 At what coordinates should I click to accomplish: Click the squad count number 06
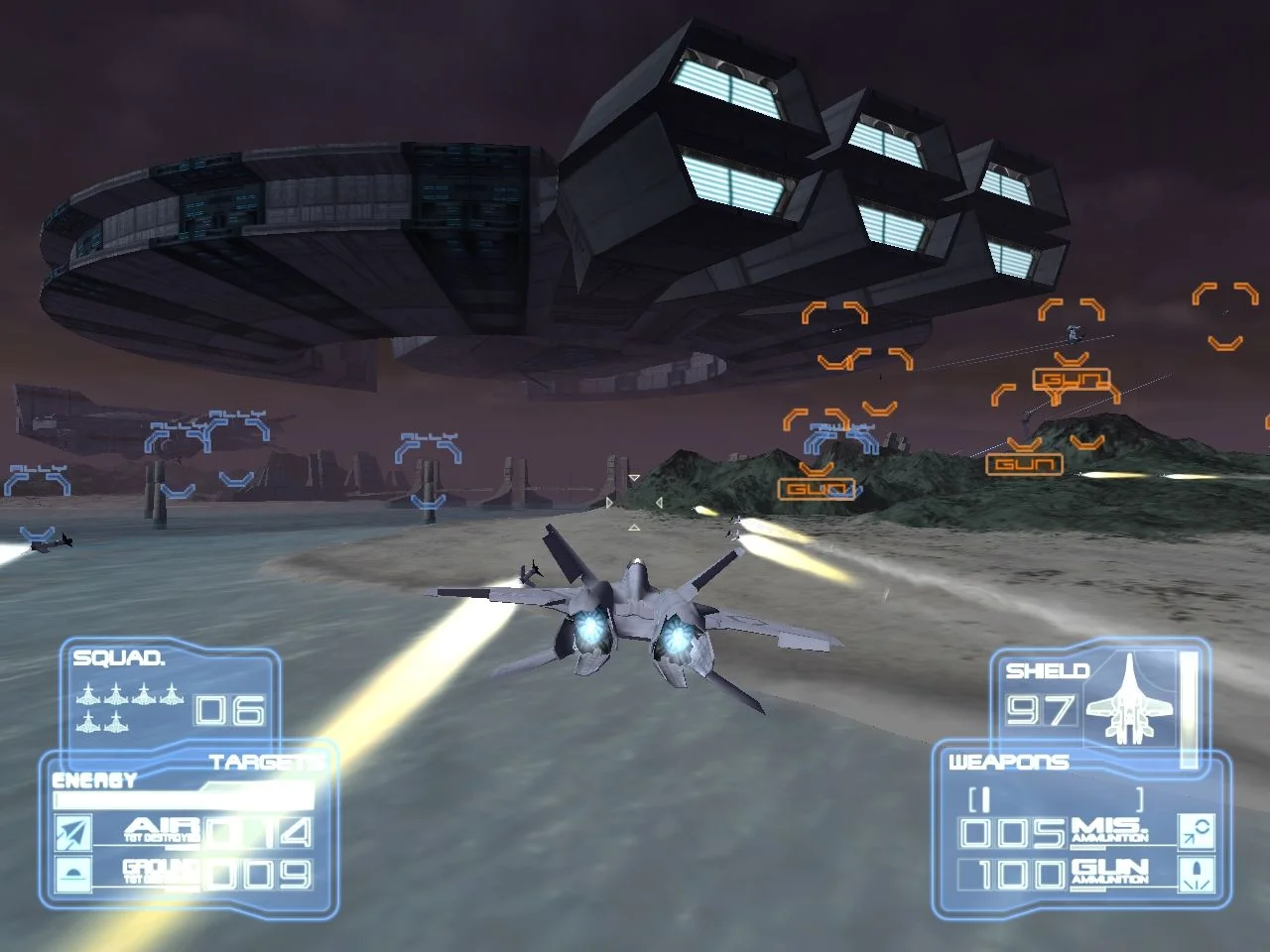coord(228,711)
